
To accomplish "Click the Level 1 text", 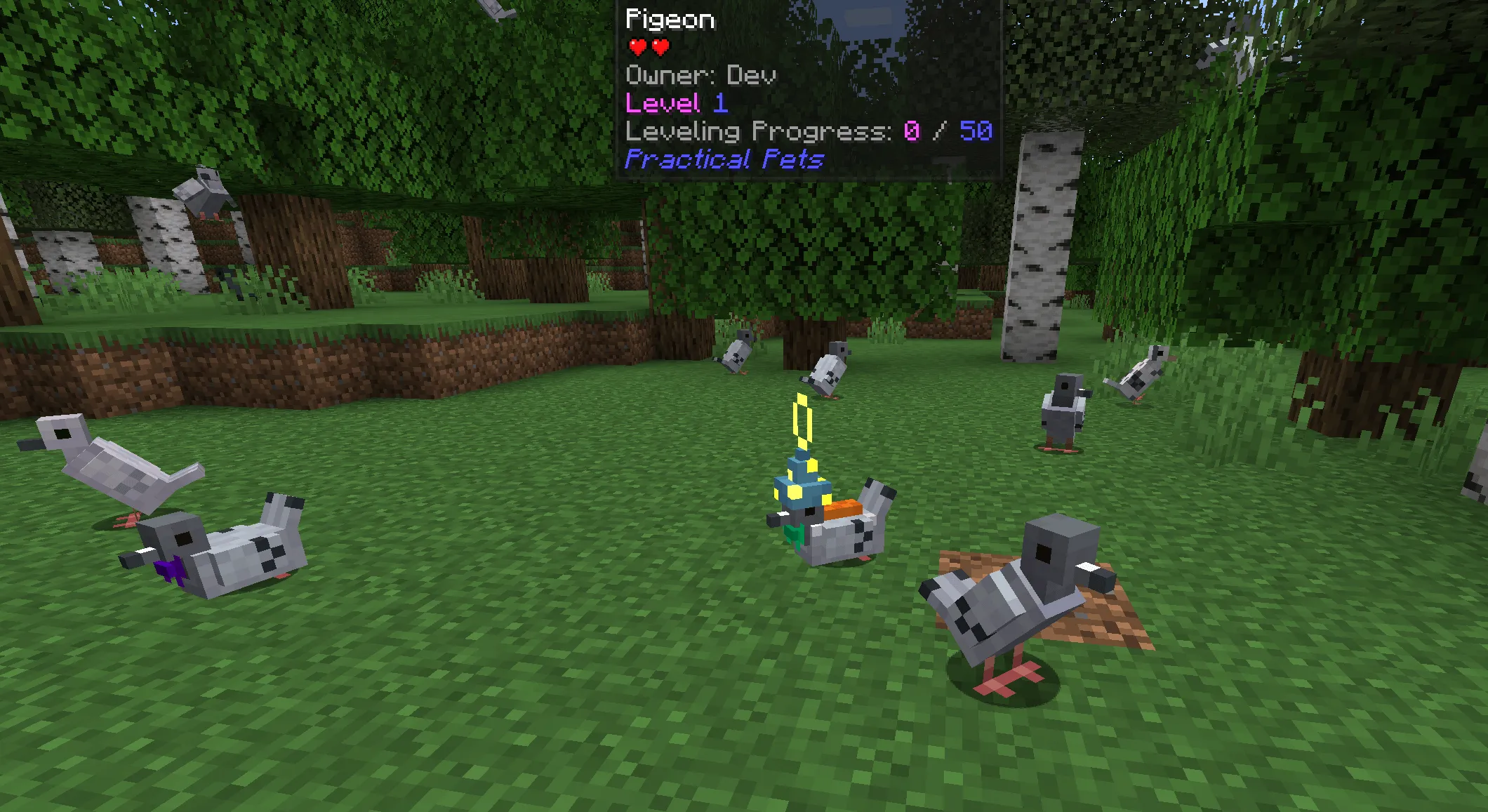I will (x=676, y=104).
